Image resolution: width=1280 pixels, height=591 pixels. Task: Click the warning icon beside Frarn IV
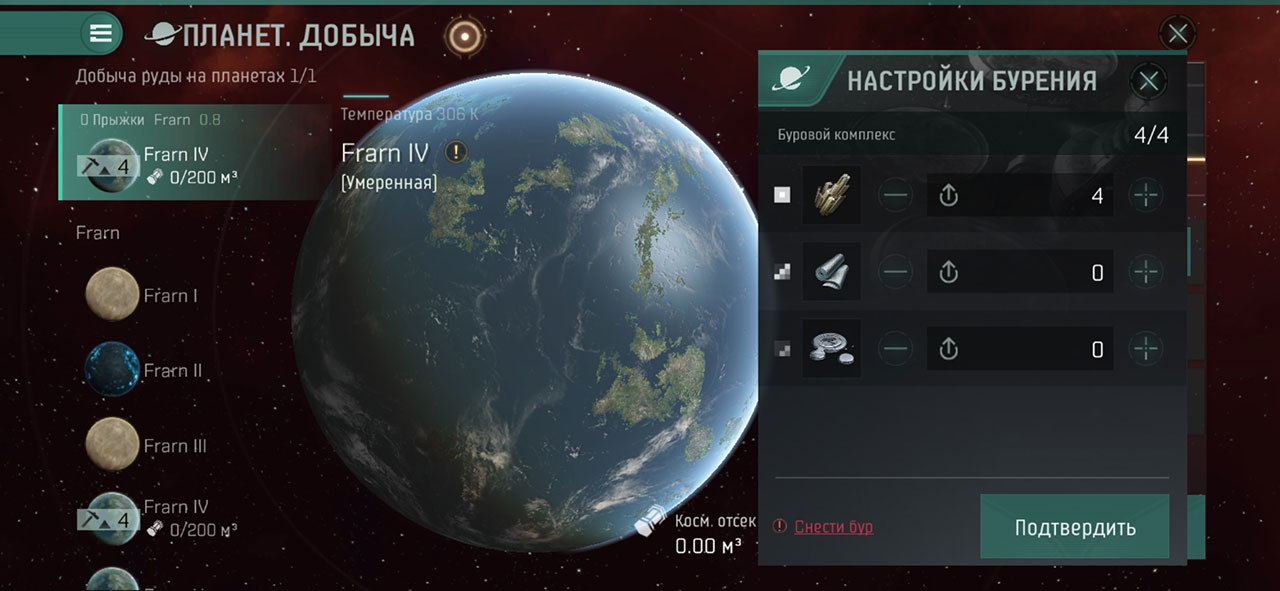(456, 153)
